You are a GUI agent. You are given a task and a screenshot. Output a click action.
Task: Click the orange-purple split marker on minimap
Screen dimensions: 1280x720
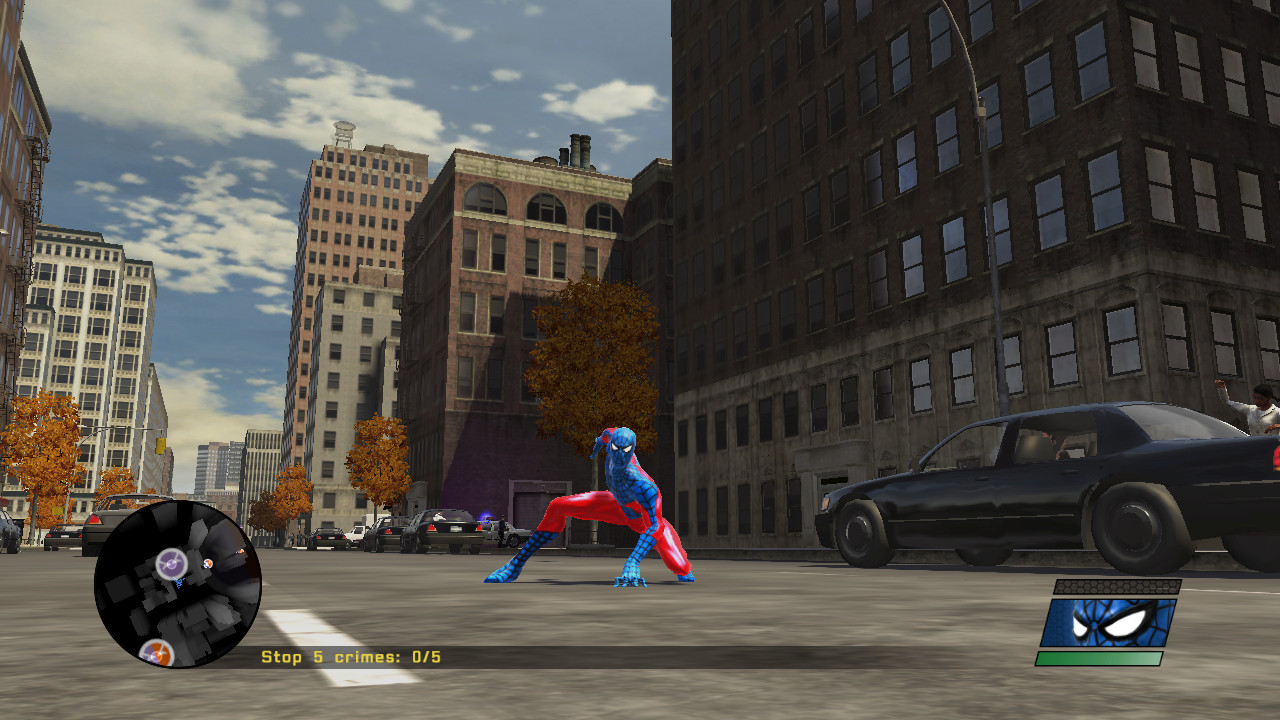(158, 654)
